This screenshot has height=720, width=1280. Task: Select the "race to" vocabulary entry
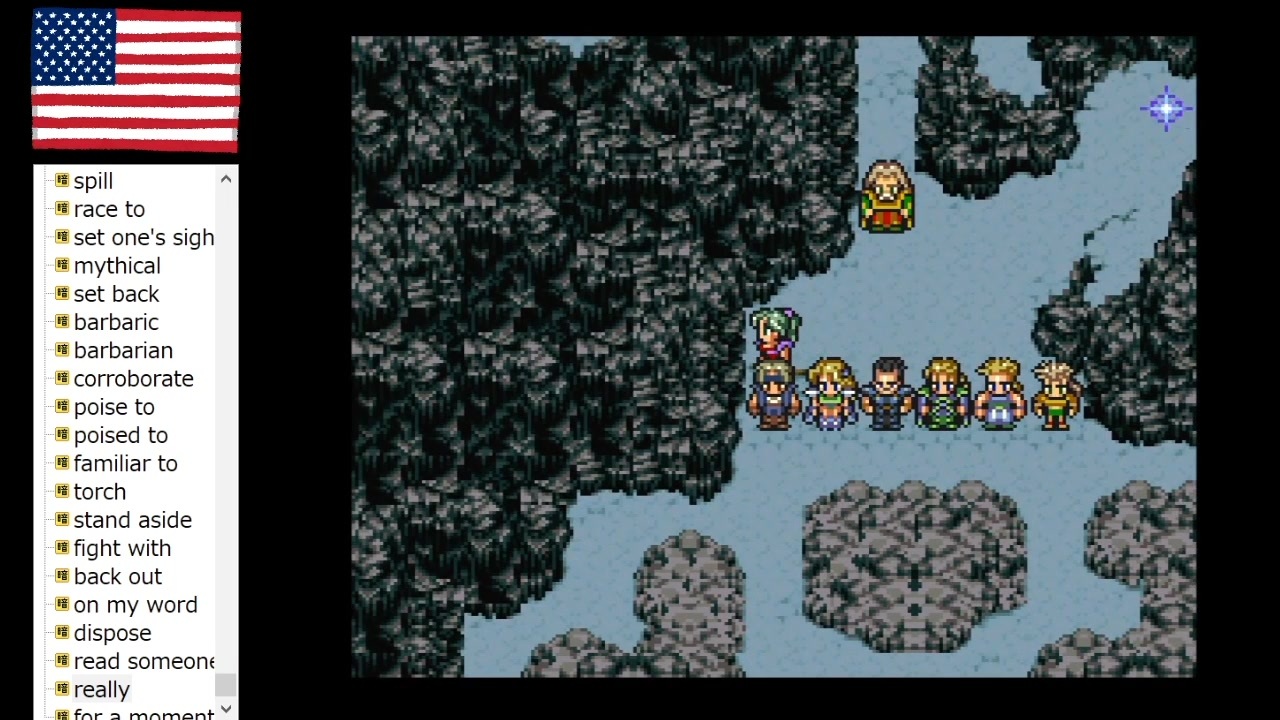[109, 209]
